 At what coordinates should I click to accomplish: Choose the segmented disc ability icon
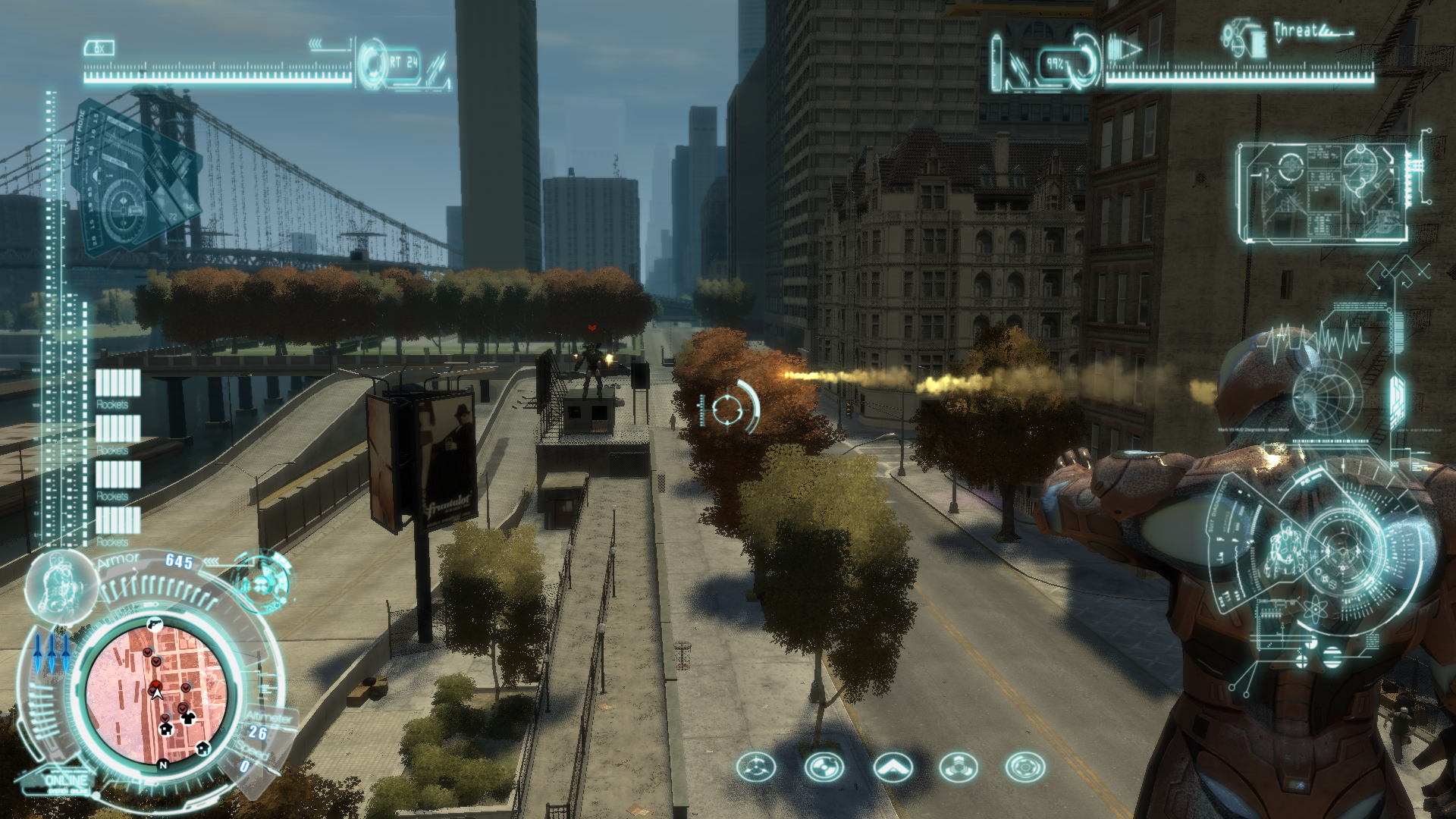click(824, 767)
